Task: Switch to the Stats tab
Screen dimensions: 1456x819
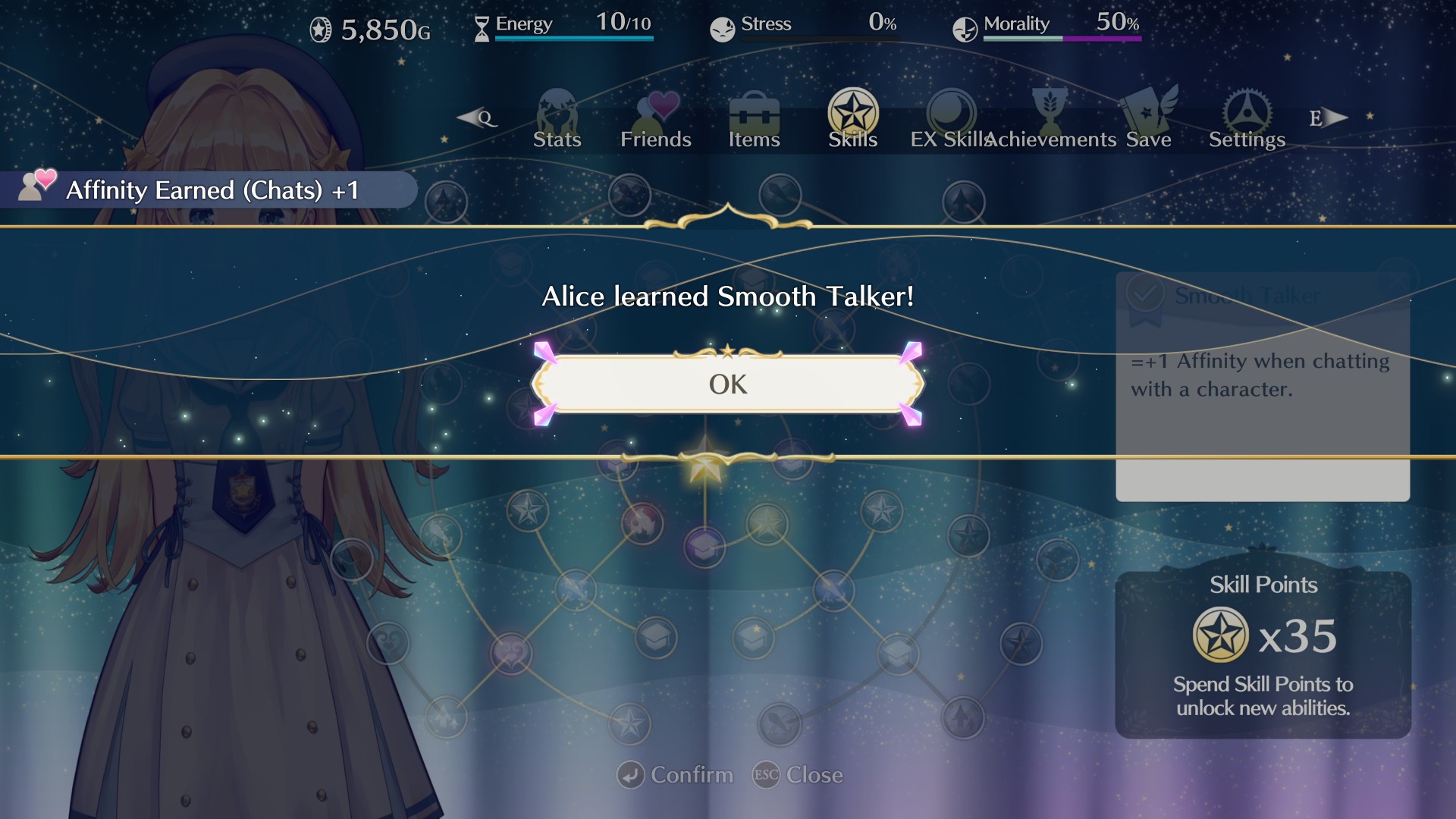Action: point(557,120)
